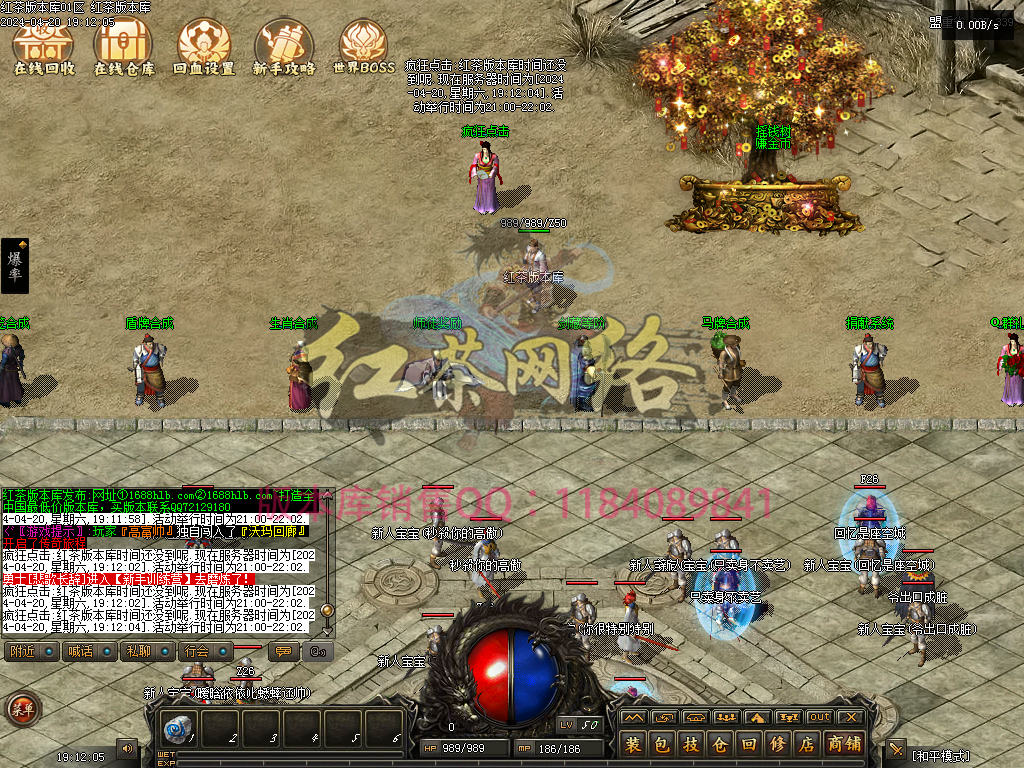Toggle the 私聊 private chat channel
This screenshot has height=768, width=1024.
click(x=137, y=651)
